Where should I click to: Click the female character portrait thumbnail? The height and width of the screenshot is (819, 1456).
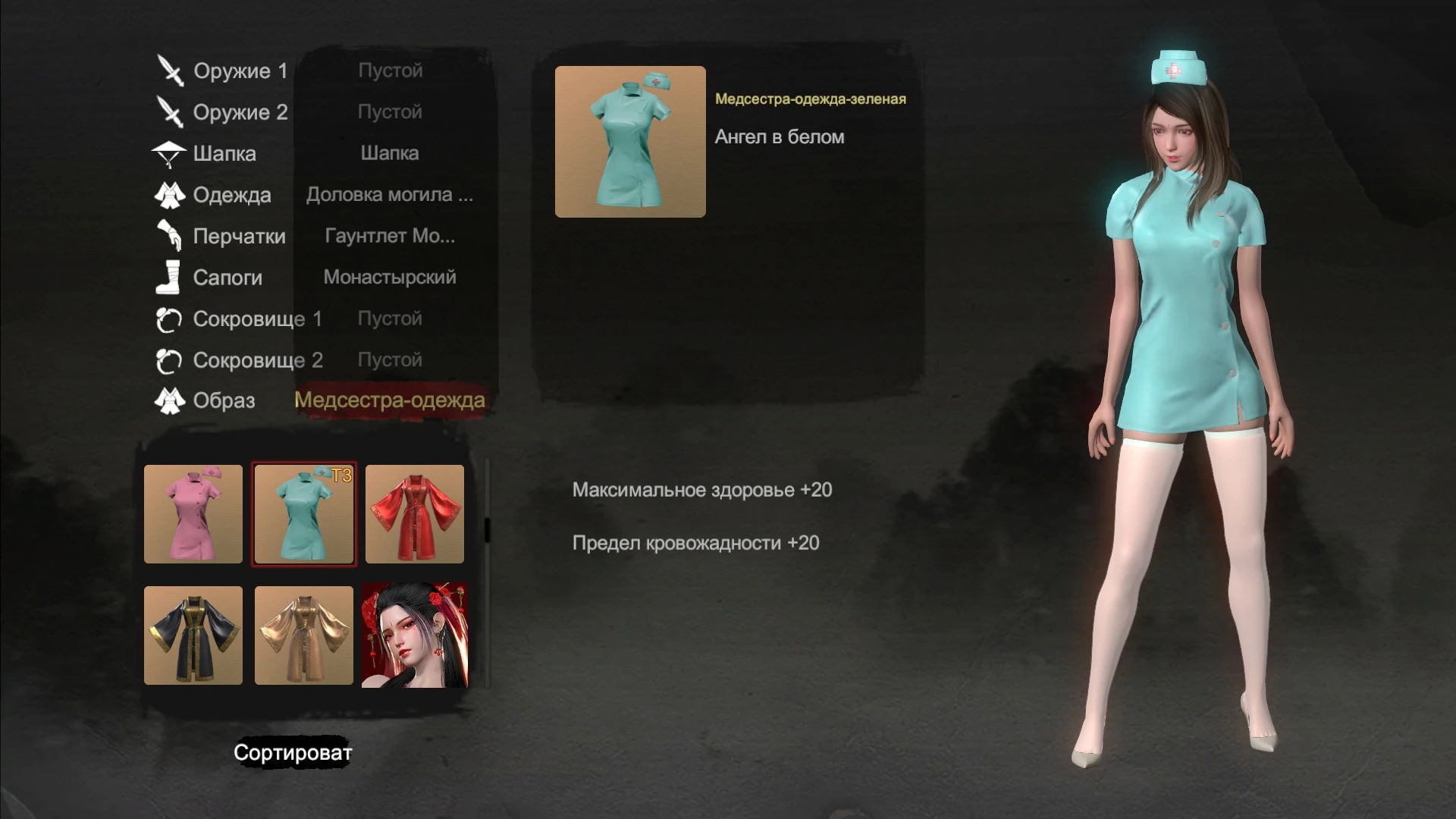[x=413, y=636]
